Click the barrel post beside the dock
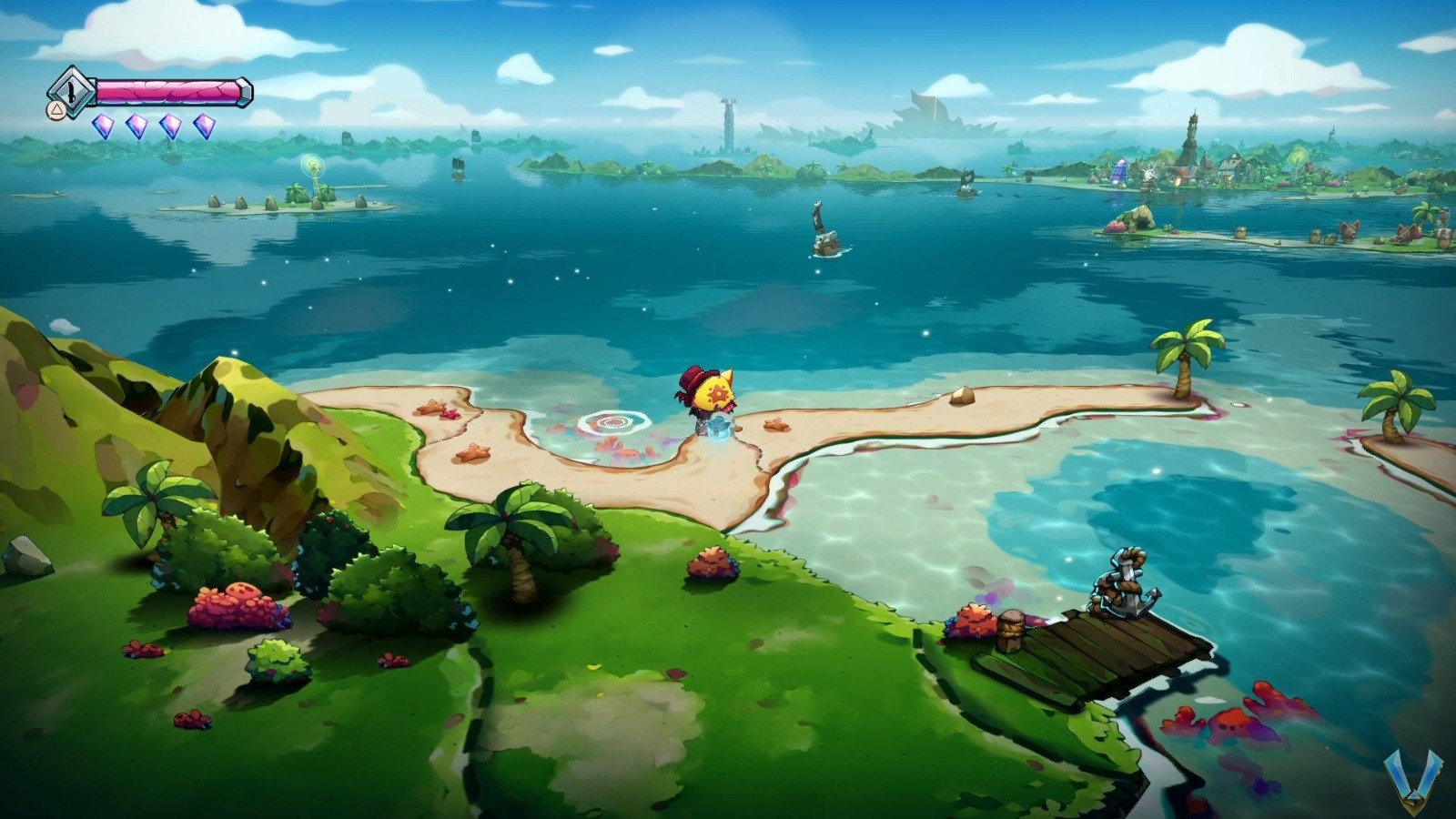The width and height of the screenshot is (1456, 819). (x=1013, y=632)
